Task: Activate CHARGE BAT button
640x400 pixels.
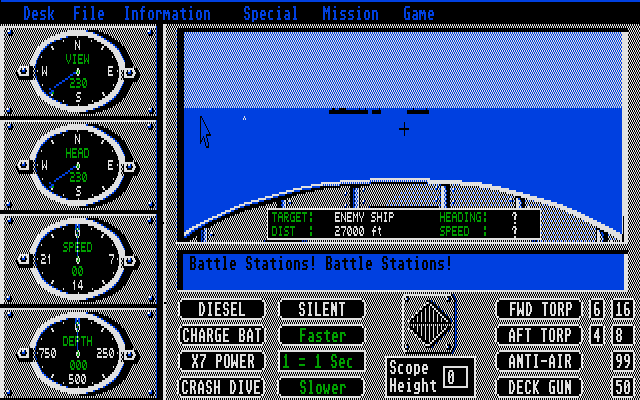Action: (x=222, y=336)
